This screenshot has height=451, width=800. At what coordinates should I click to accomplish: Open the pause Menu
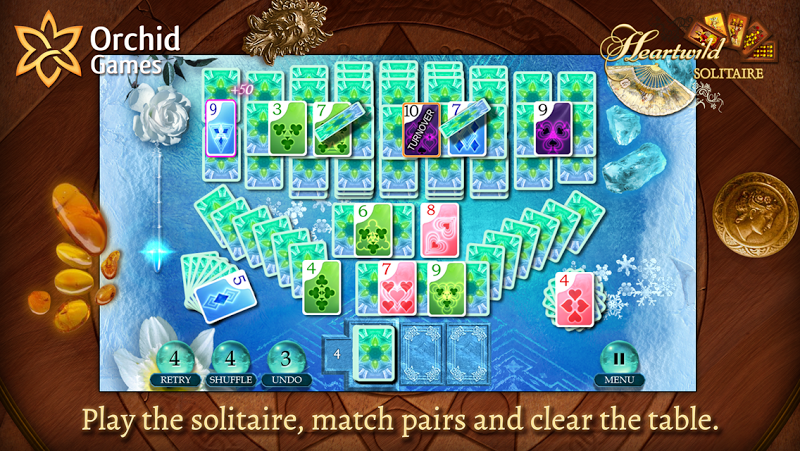coord(619,362)
